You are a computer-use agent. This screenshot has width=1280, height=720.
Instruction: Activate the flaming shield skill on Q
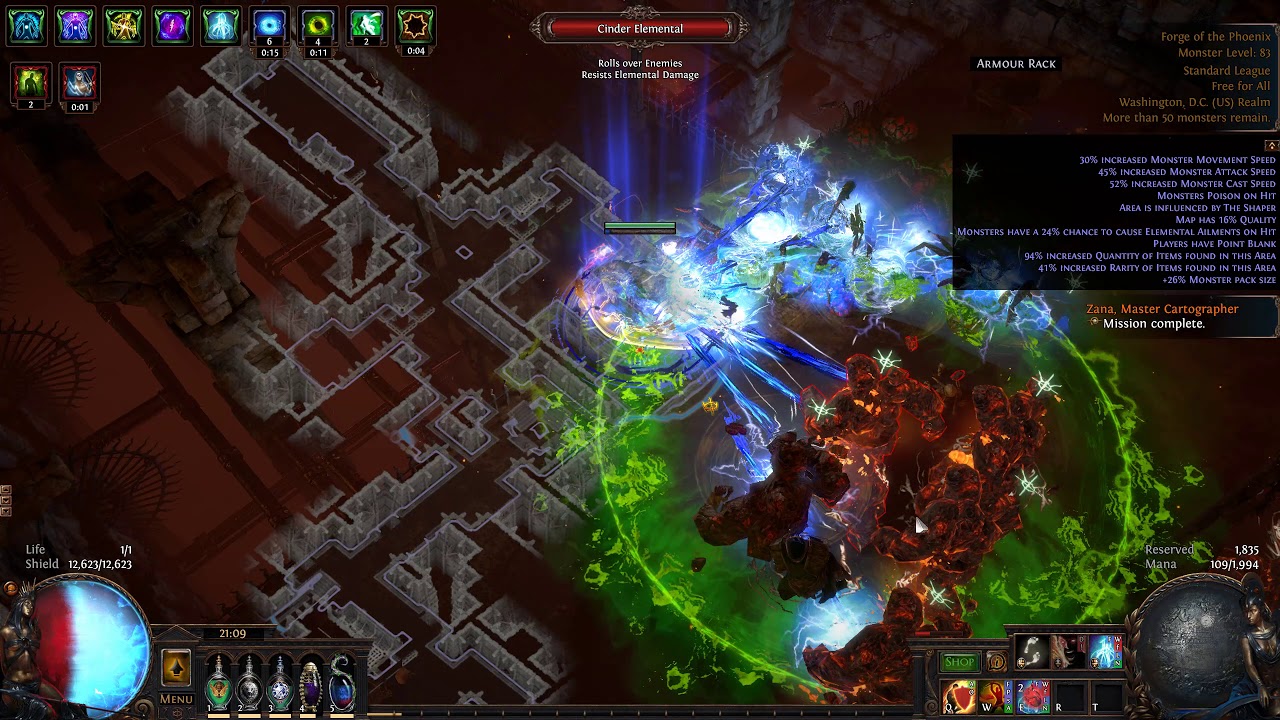tap(960, 695)
